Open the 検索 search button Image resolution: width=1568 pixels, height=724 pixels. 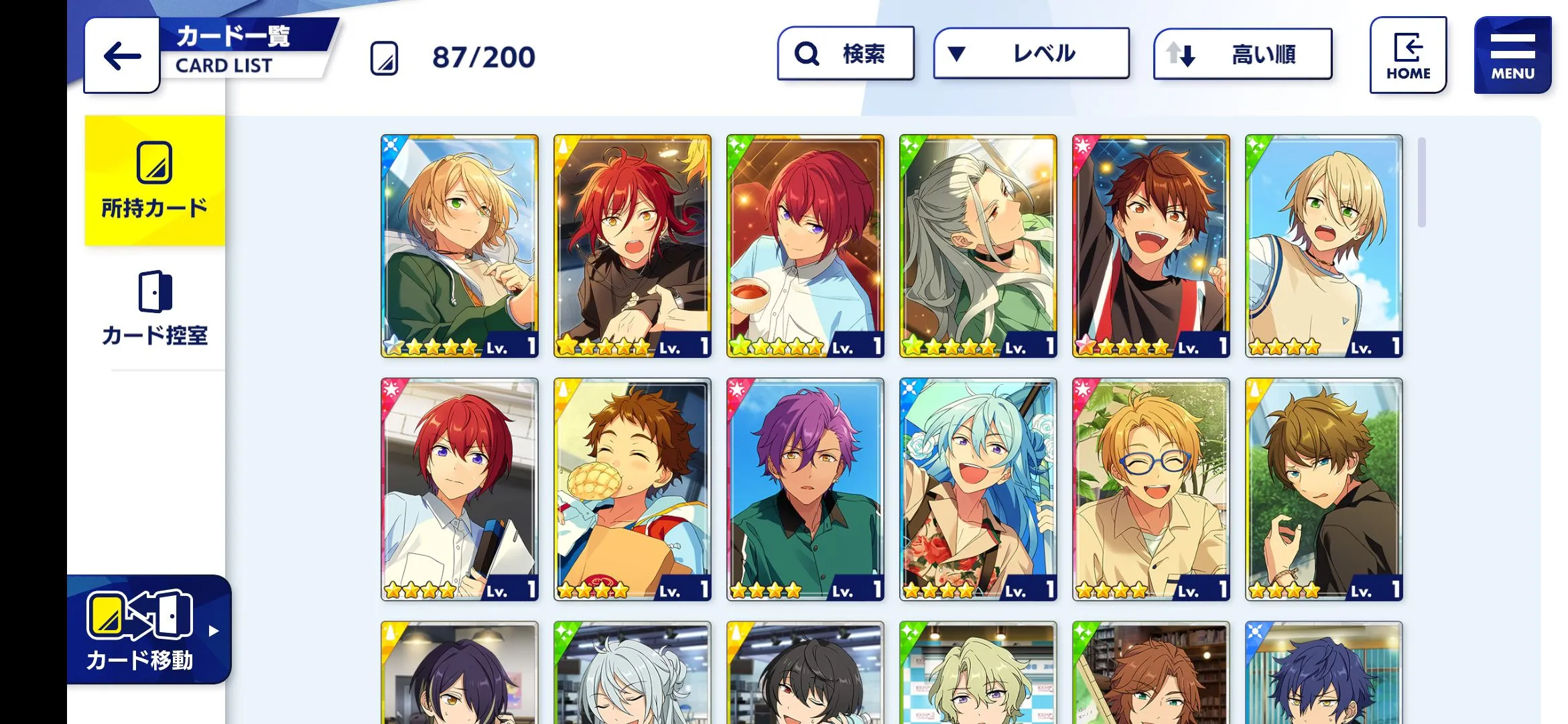[x=845, y=54]
